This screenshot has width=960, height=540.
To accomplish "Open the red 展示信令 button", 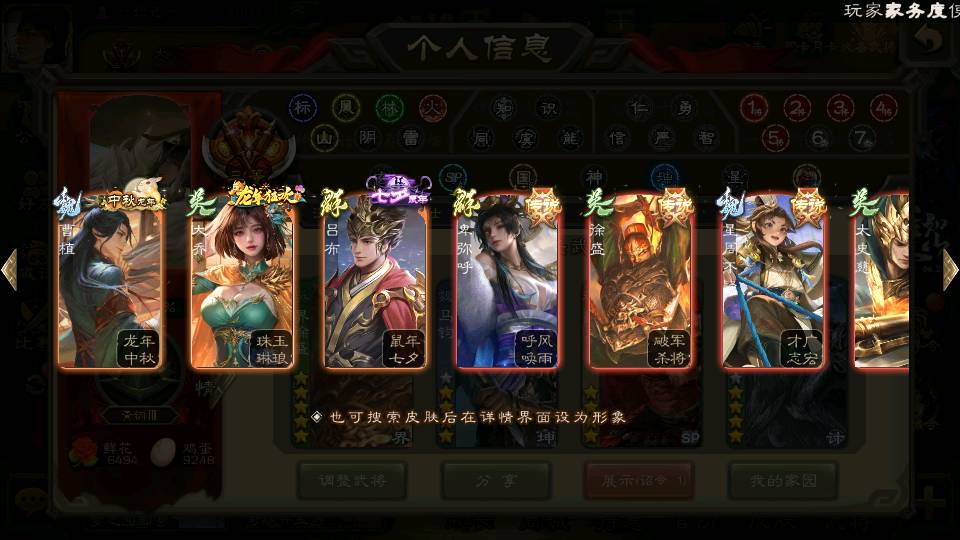I will (x=639, y=481).
